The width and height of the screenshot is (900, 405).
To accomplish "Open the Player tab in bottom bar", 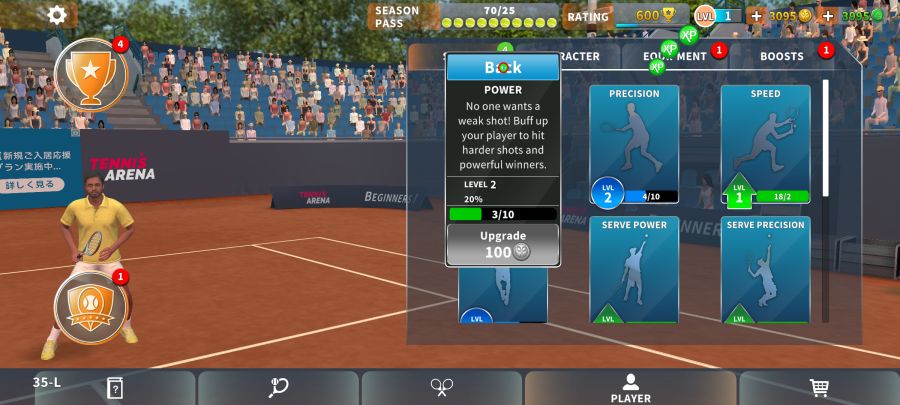I will tap(631, 388).
